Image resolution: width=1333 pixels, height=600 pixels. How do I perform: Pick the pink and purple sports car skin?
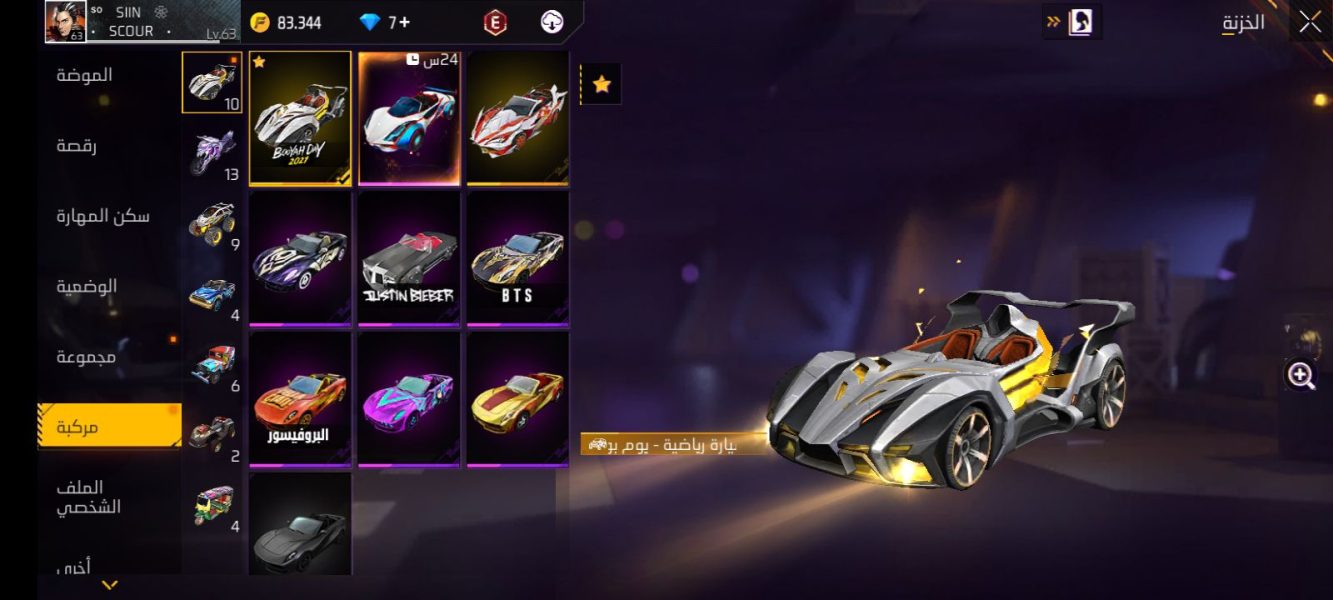click(409, 399)
